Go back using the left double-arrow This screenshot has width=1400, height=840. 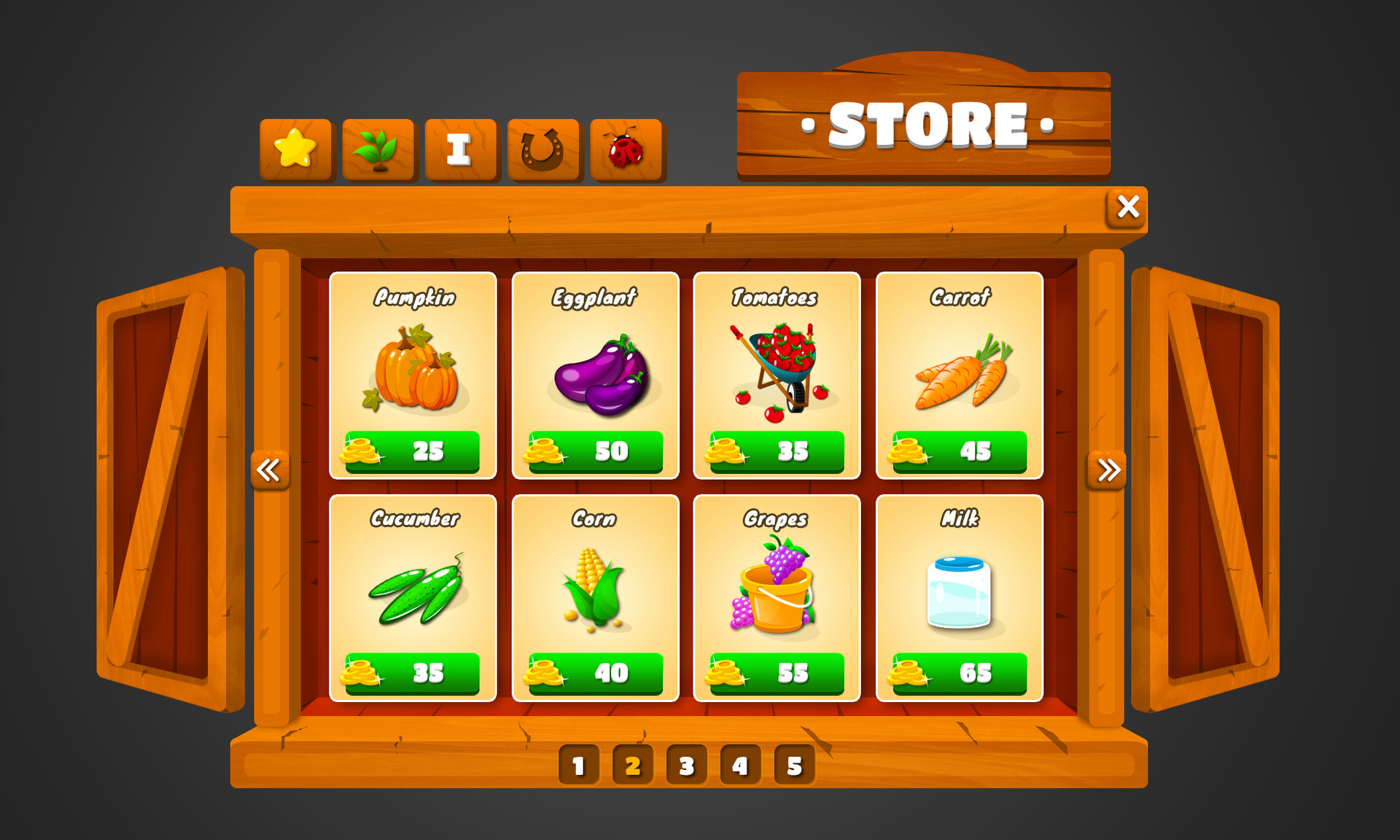[270, 472]
